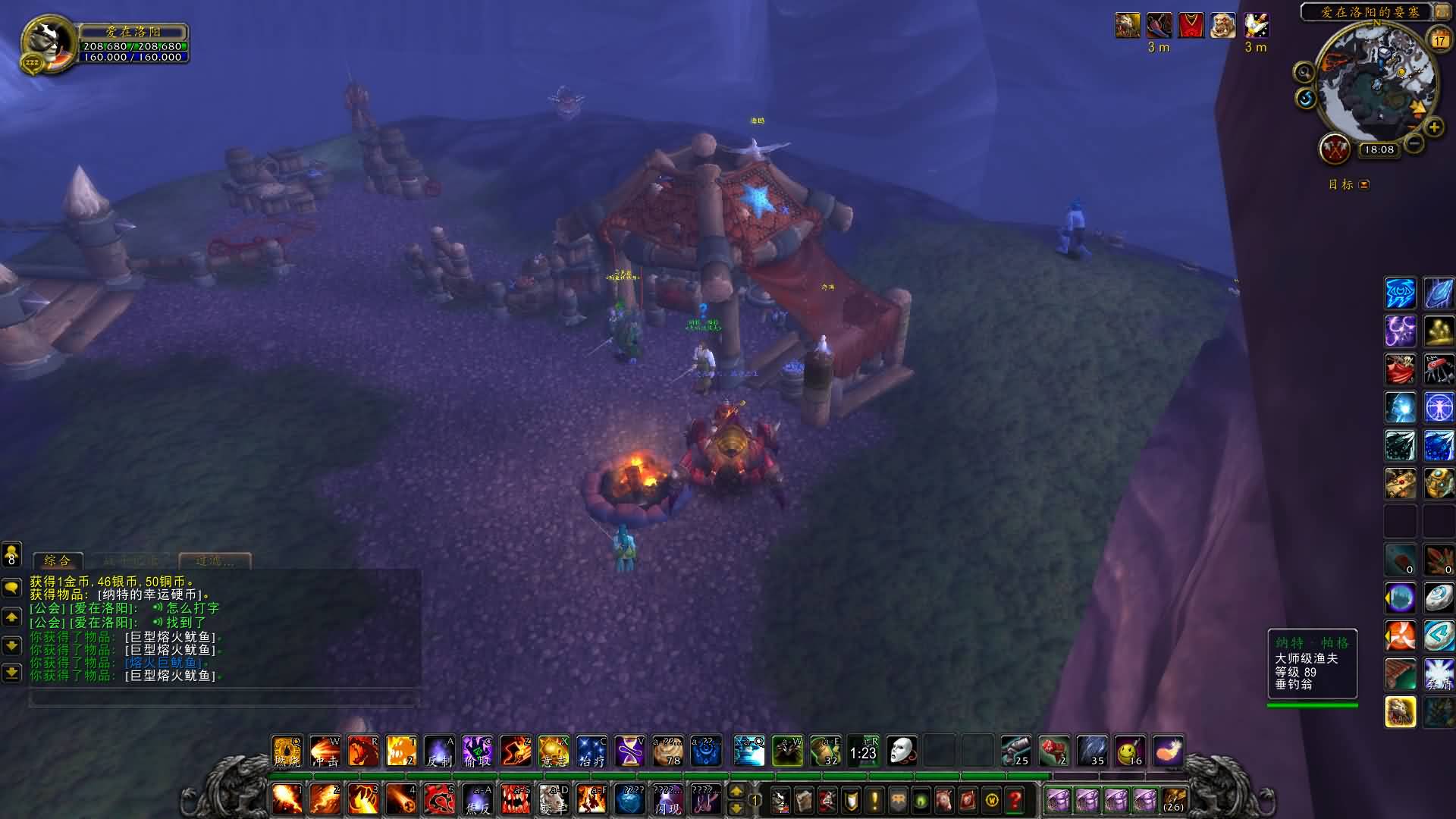Use the white mask item slot

(901, 752)
